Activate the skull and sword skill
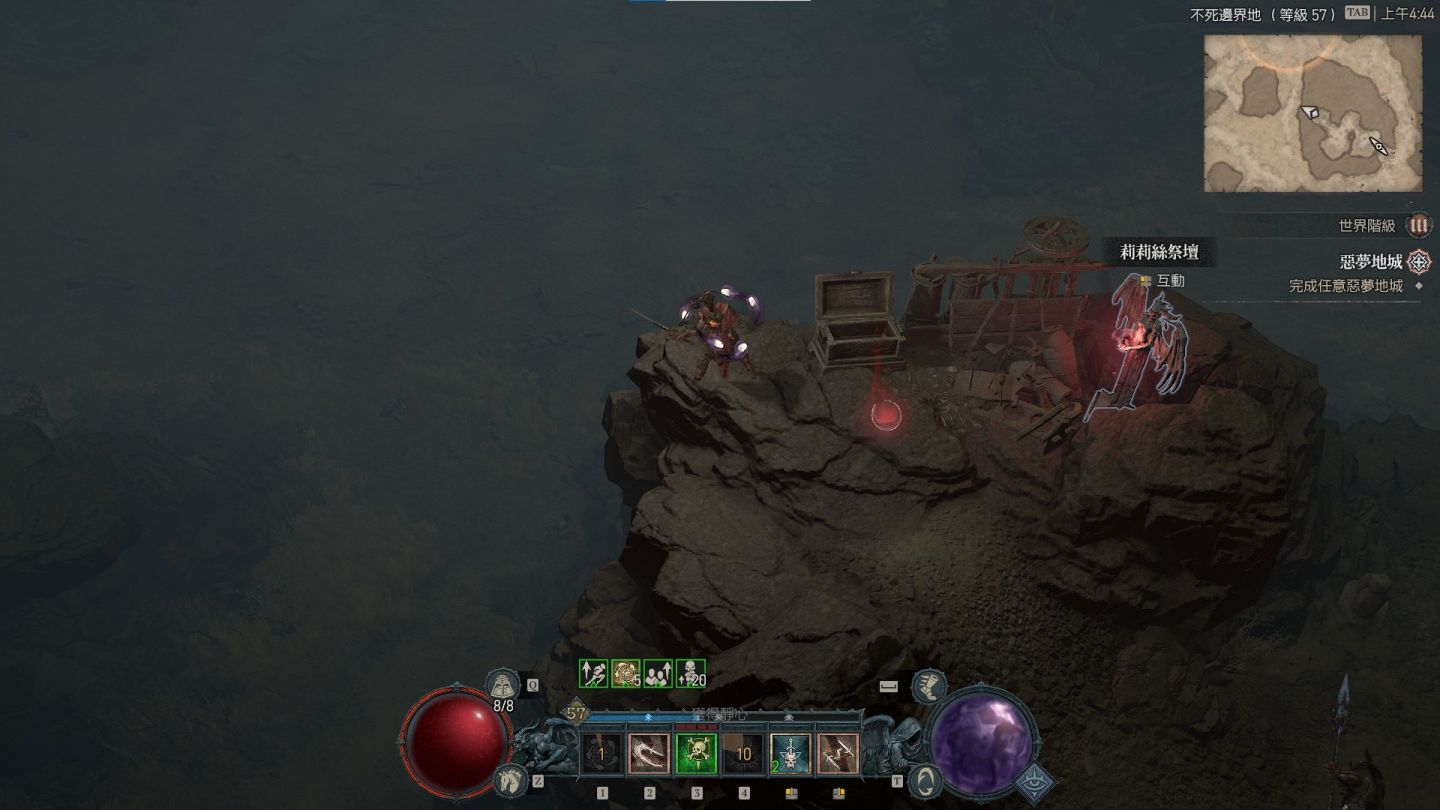Viewport: 1440px width, 810px height. tap(790, 754)
